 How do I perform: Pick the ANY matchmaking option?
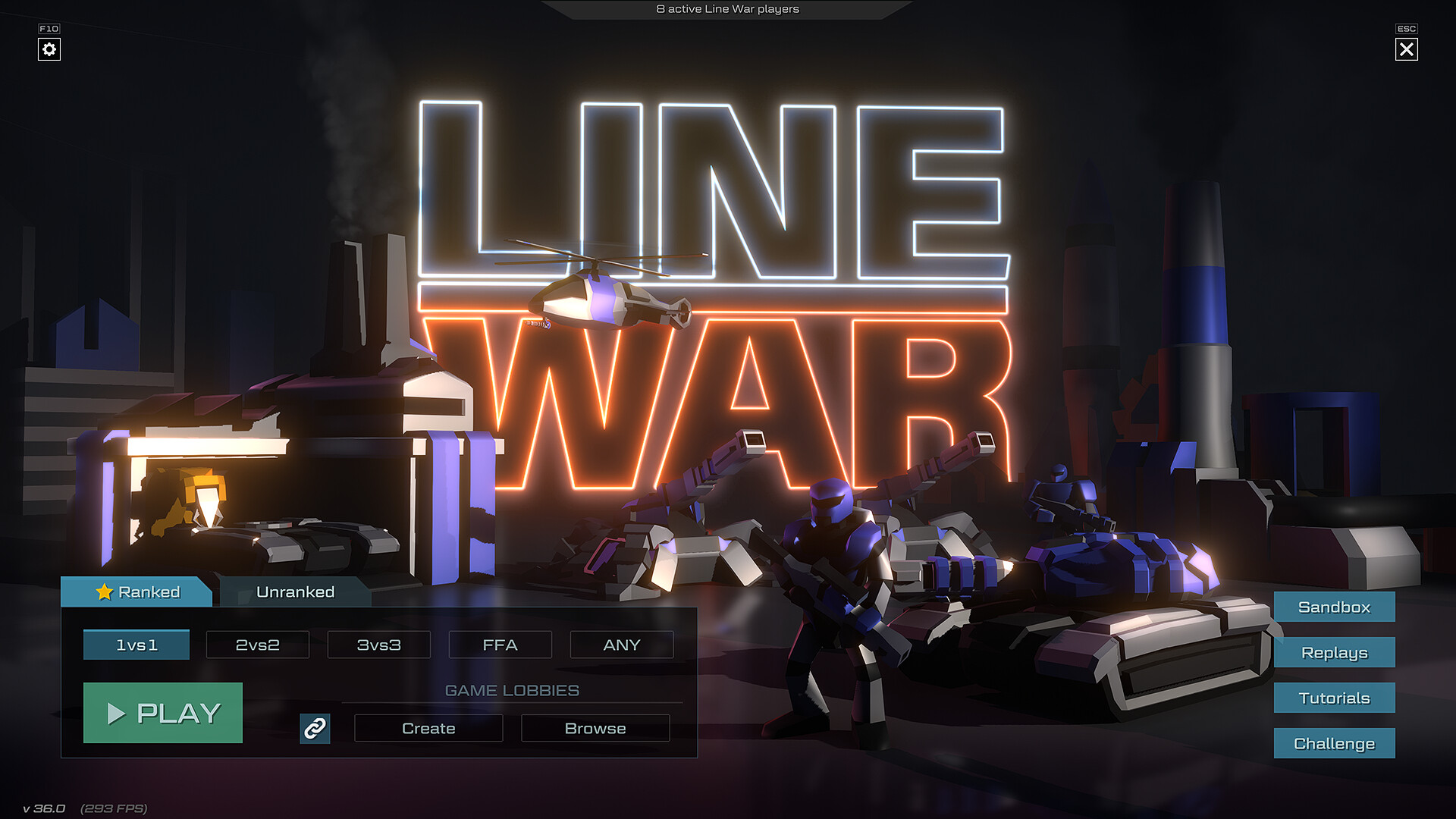click(622, 645)
